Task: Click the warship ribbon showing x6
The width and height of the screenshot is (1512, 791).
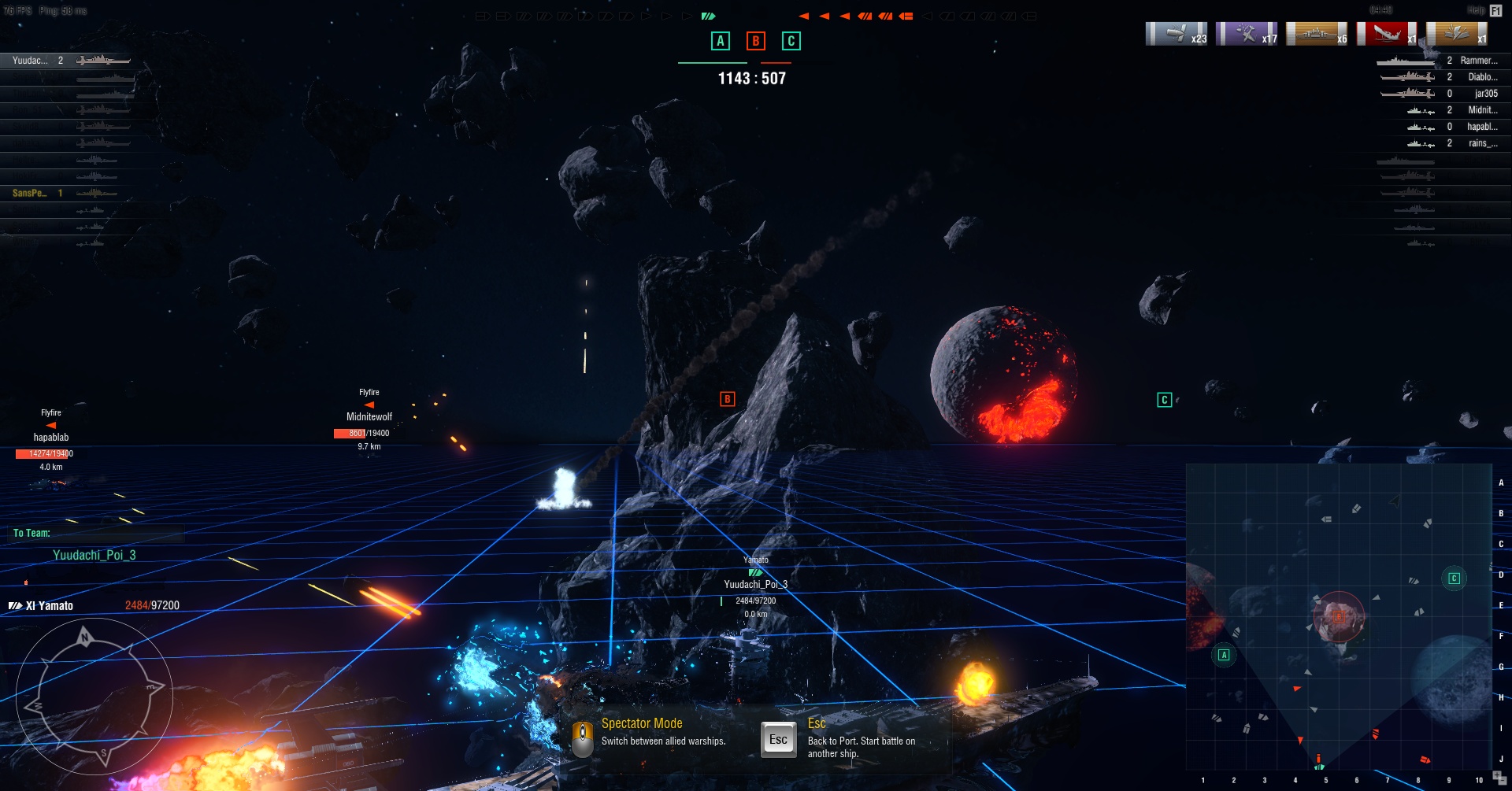Action: 1317,34
